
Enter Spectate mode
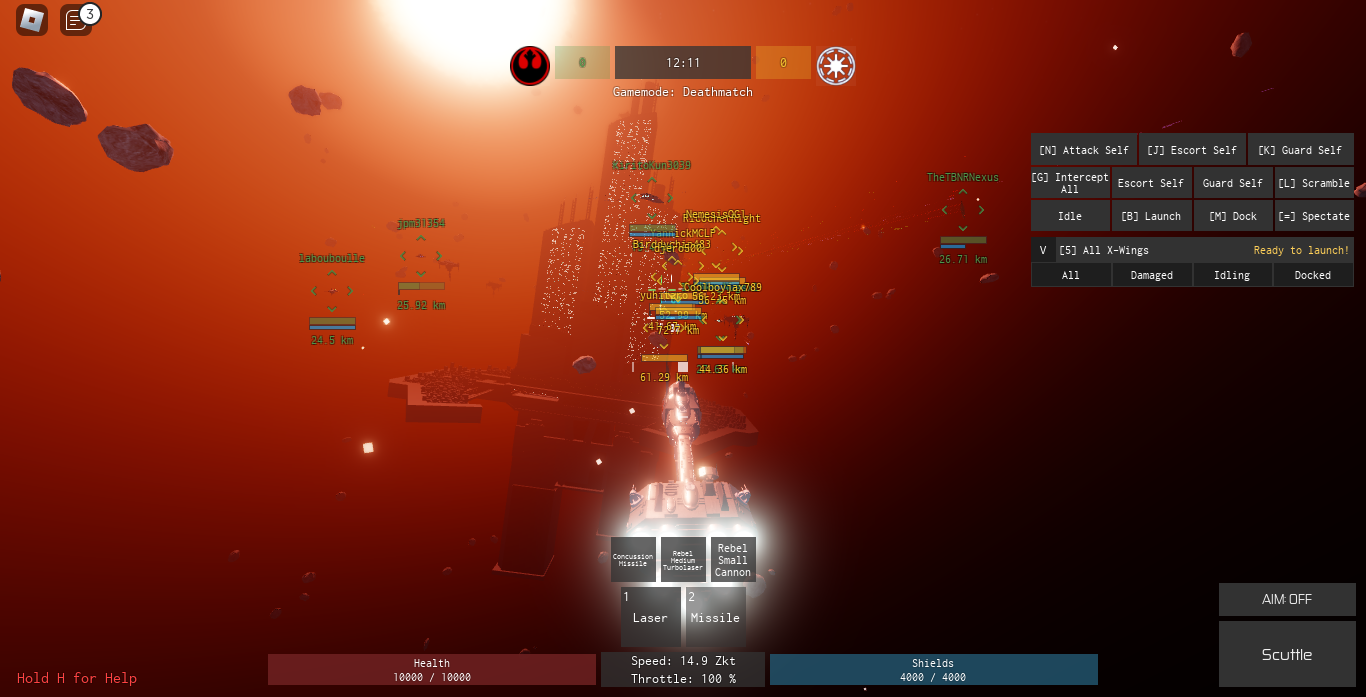pyautogui.click(x=1314, y=216)
